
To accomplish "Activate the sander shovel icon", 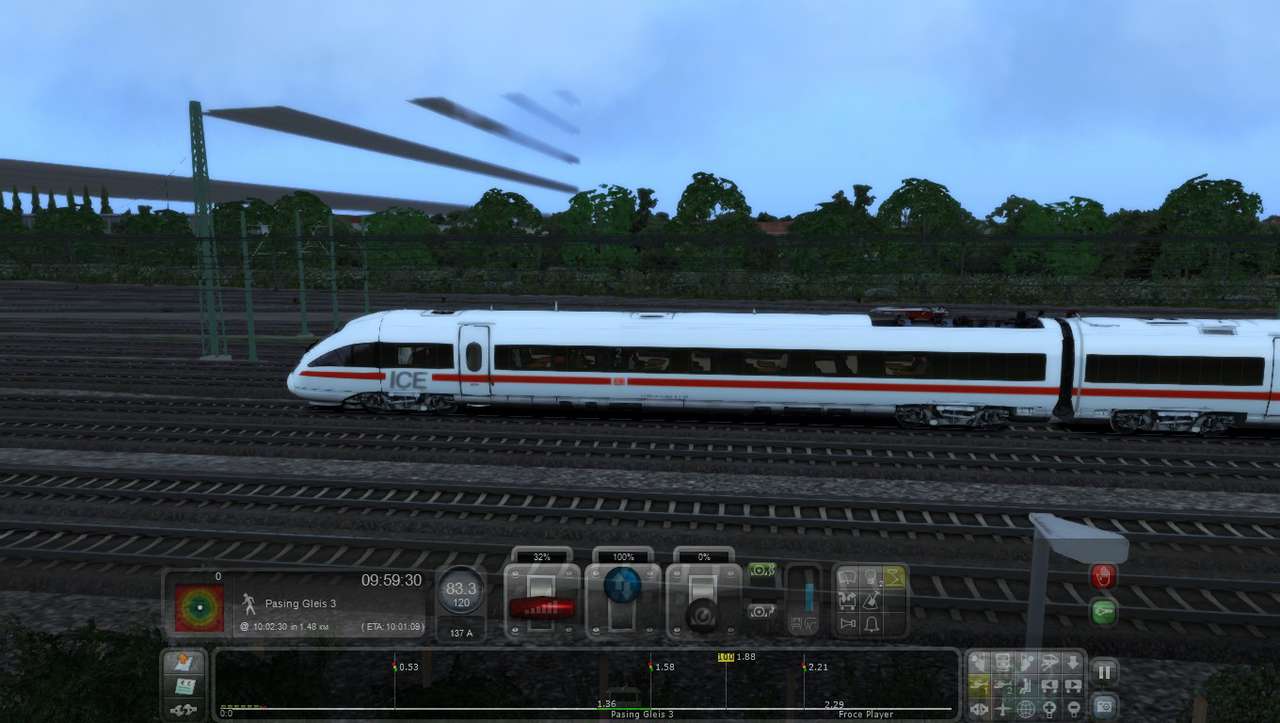I will click(871, 601).
